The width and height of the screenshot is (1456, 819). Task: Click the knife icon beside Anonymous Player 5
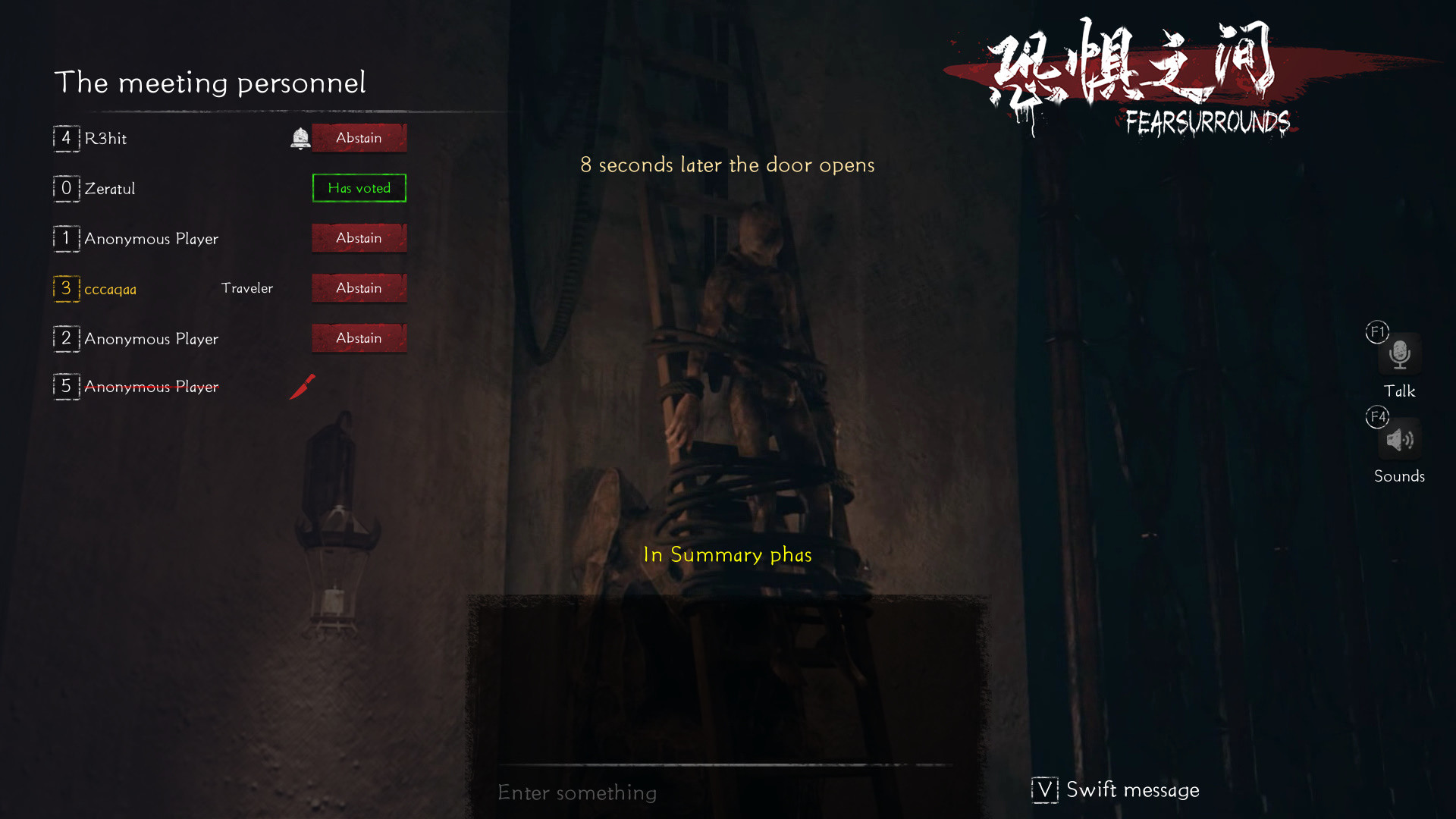303,386
